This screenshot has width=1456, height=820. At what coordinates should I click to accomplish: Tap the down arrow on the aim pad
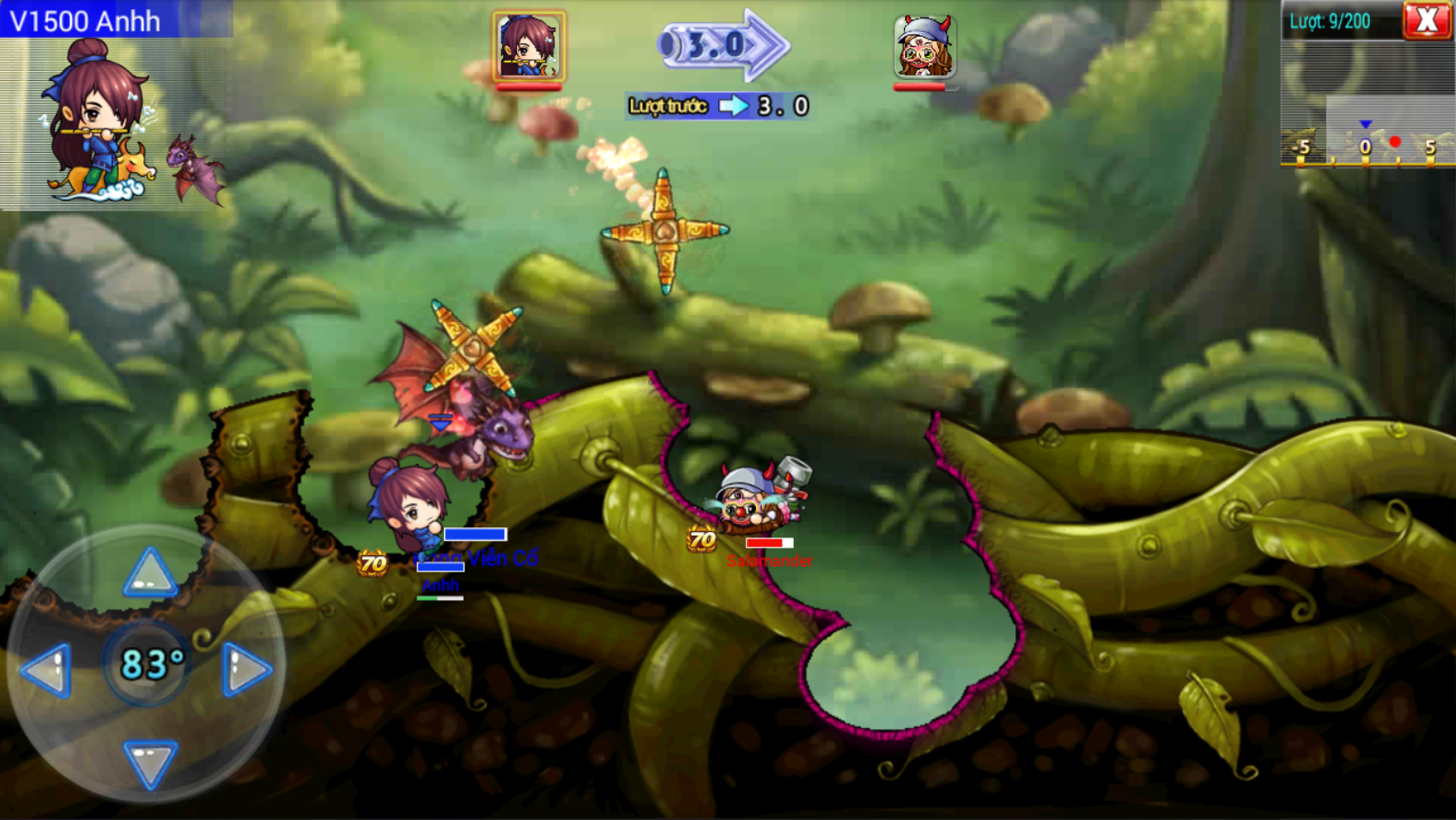[150, 763]
